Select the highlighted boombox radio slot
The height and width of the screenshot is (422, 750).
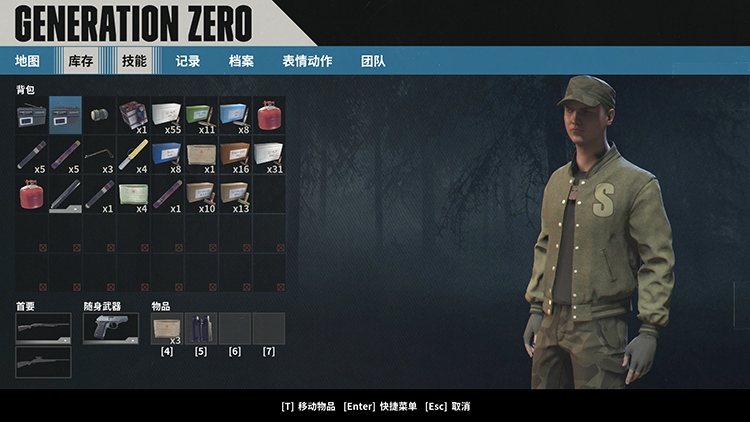[66, 115]
